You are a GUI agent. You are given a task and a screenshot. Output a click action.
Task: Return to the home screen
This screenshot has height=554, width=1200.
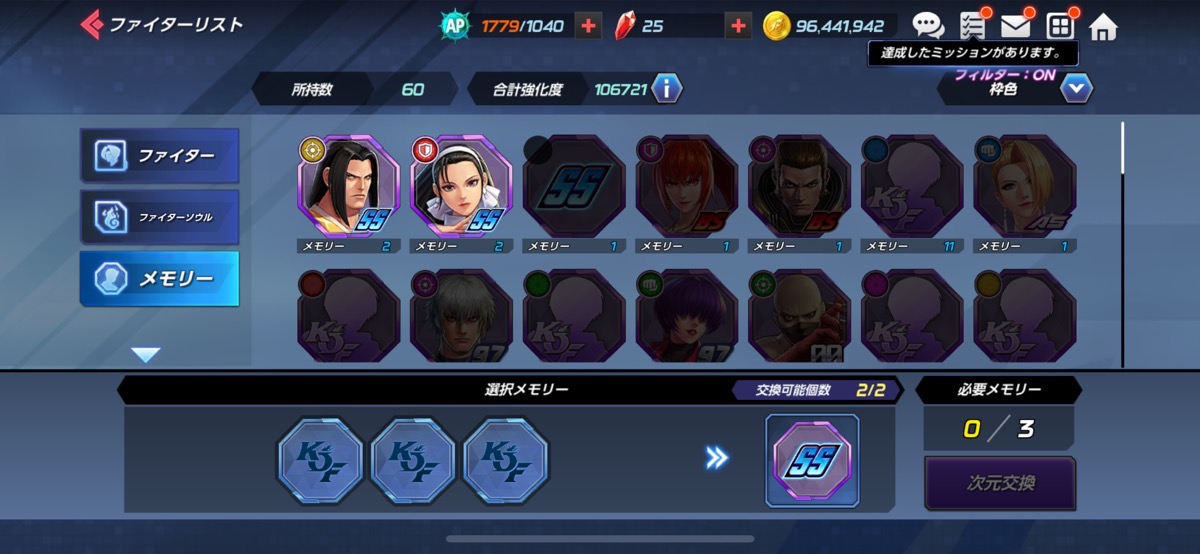(x=1102, y=26)
